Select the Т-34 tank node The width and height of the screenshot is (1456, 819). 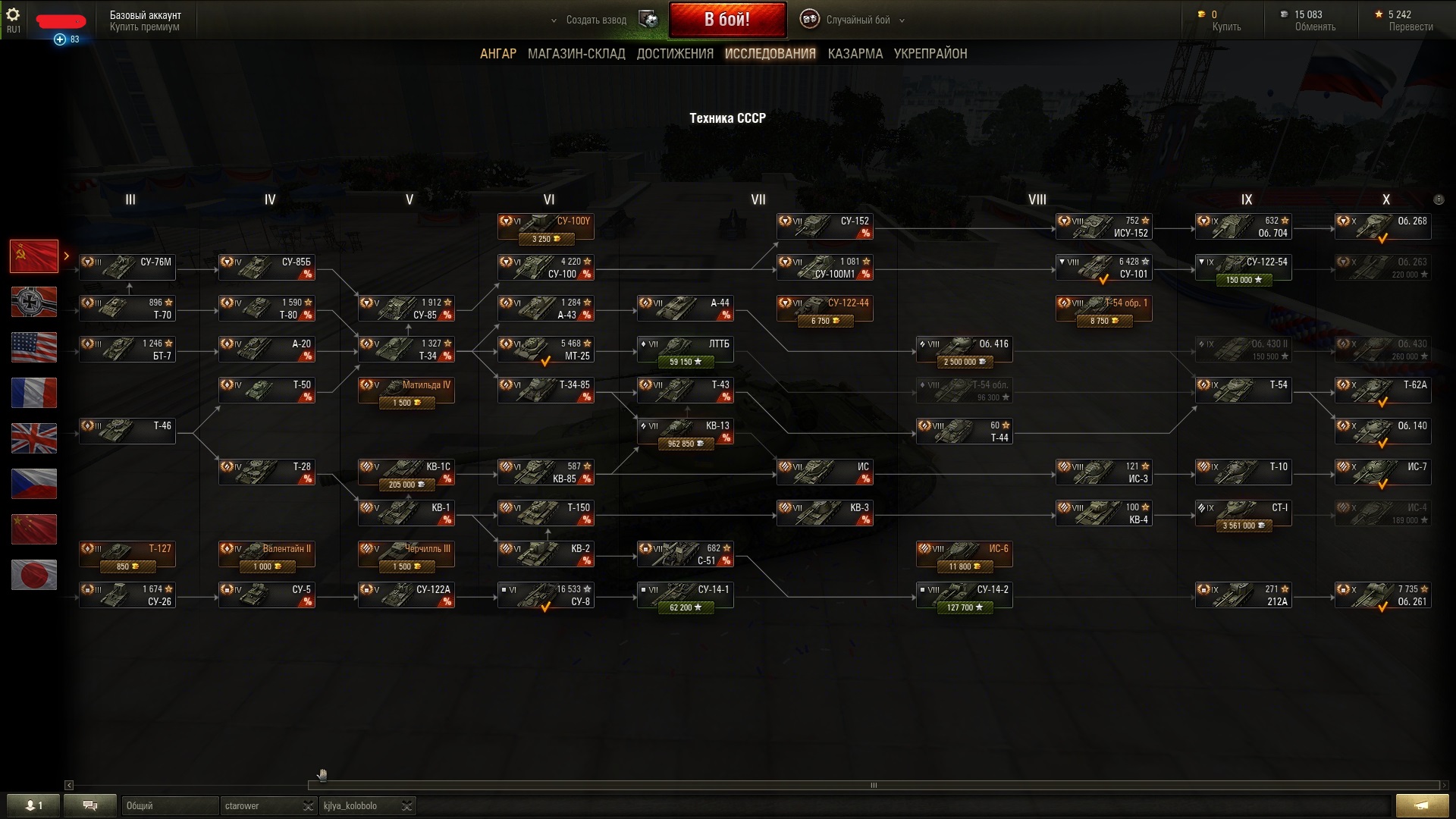(406, 350)
